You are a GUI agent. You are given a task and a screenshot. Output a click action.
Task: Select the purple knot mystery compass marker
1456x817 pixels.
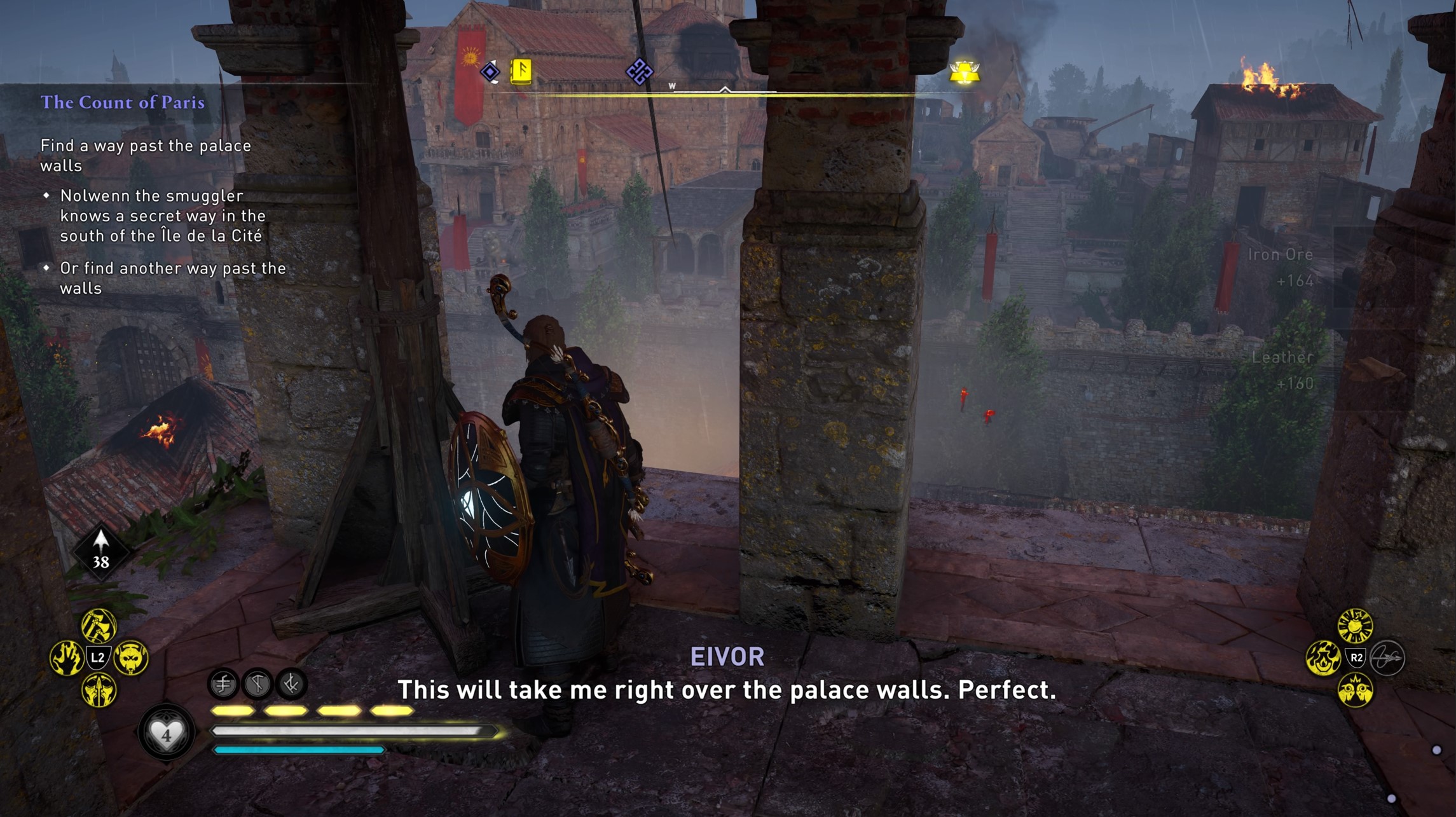639,71
